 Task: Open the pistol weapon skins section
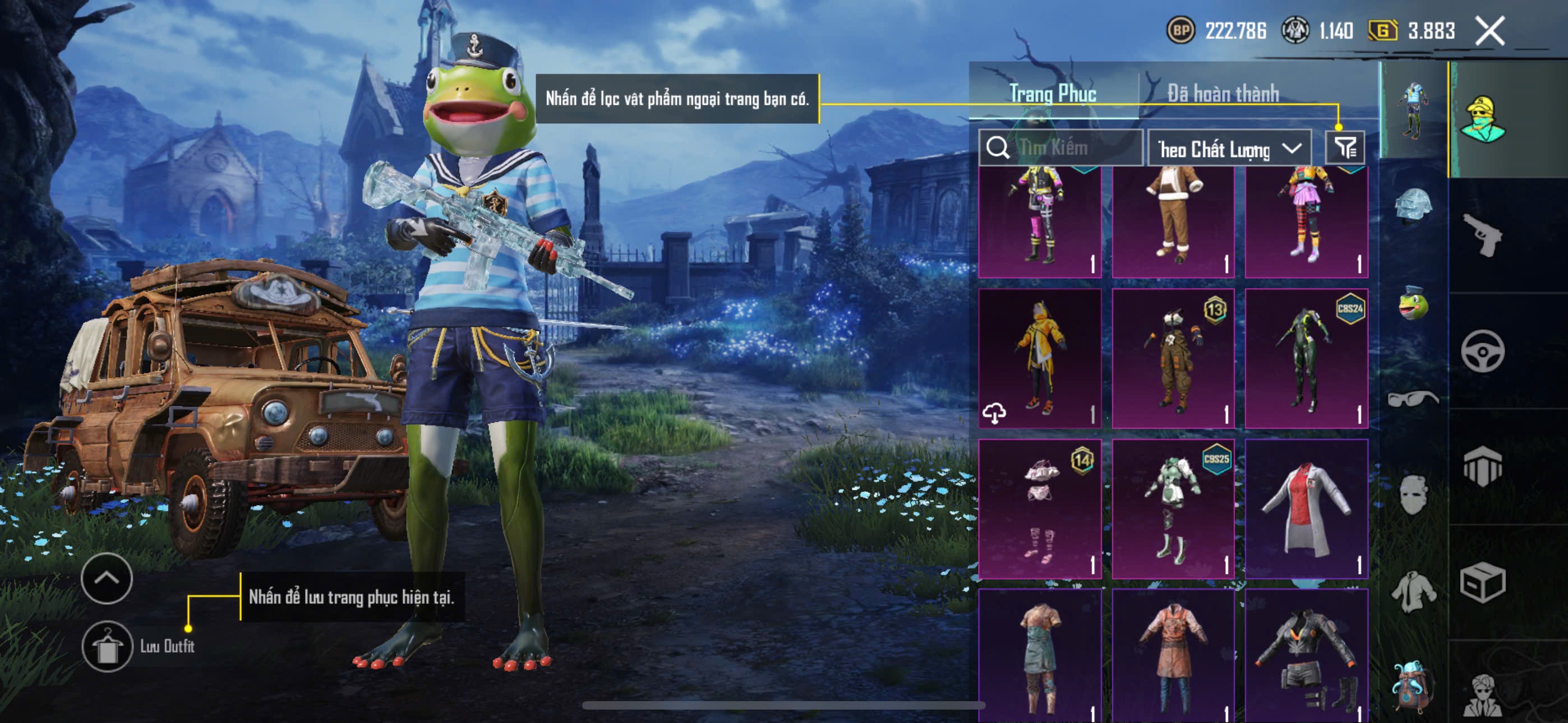pyautogui.click(x=1482, y=235)
